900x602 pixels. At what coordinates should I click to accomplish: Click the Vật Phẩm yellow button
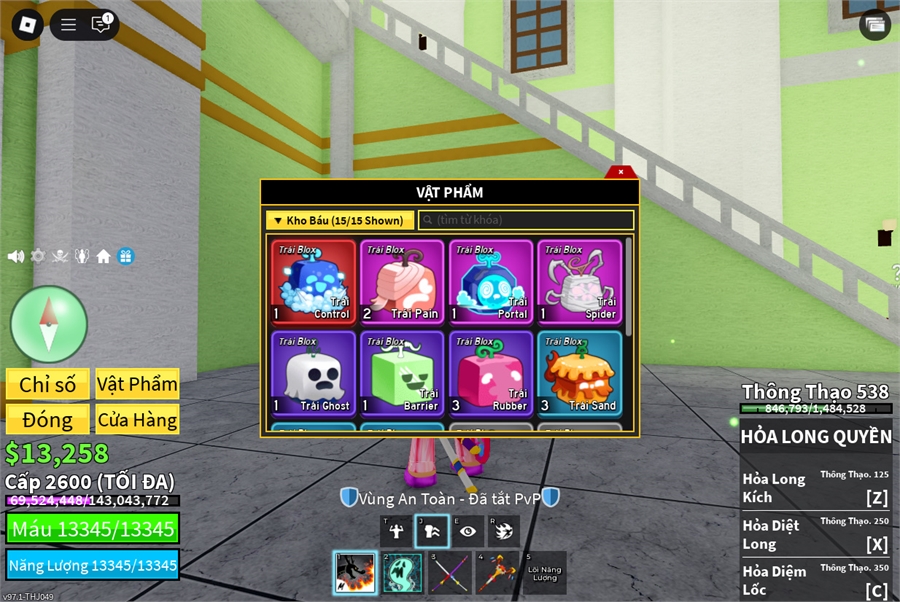137,385
